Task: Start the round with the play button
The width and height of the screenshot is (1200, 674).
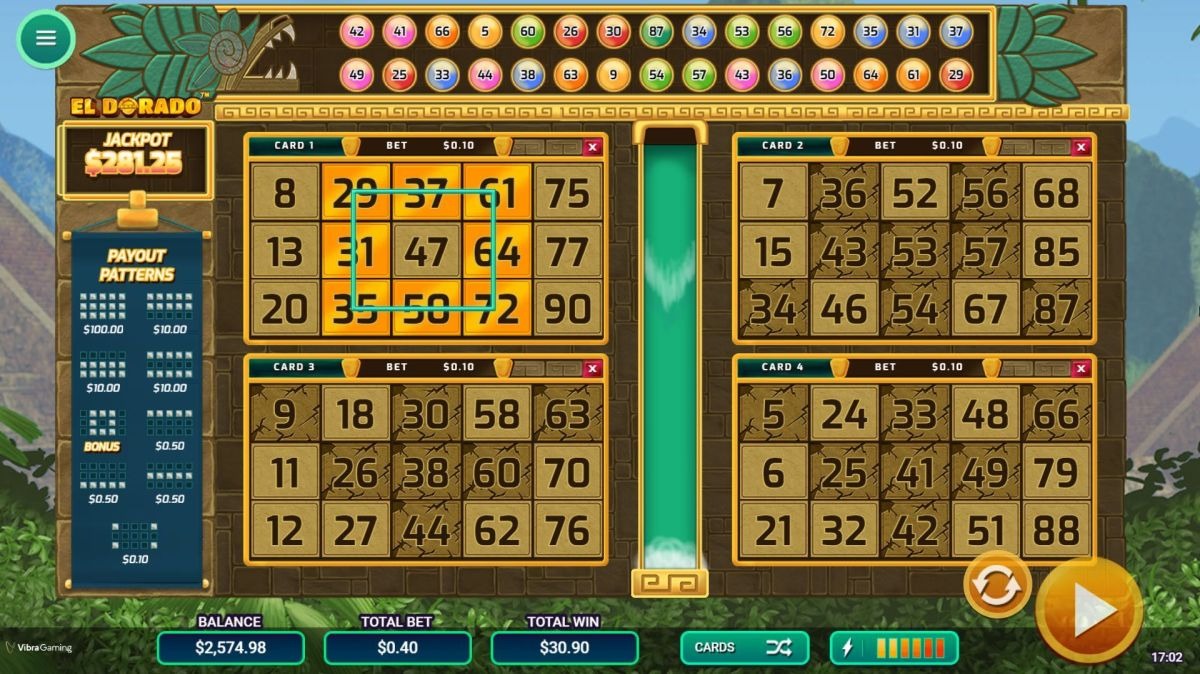Action: tap(1088, 610)
